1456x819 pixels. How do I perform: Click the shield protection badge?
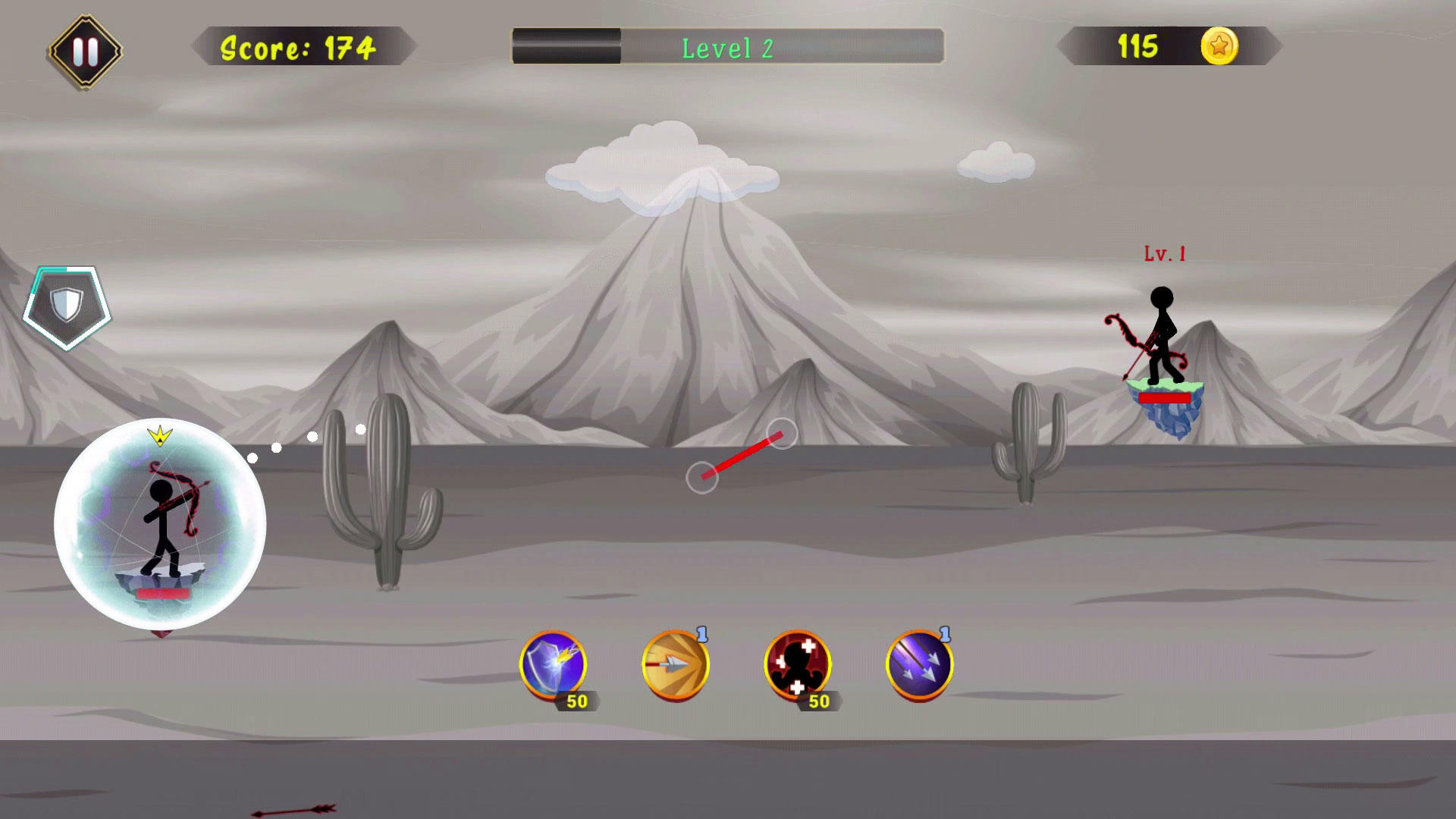coord(68,303)
